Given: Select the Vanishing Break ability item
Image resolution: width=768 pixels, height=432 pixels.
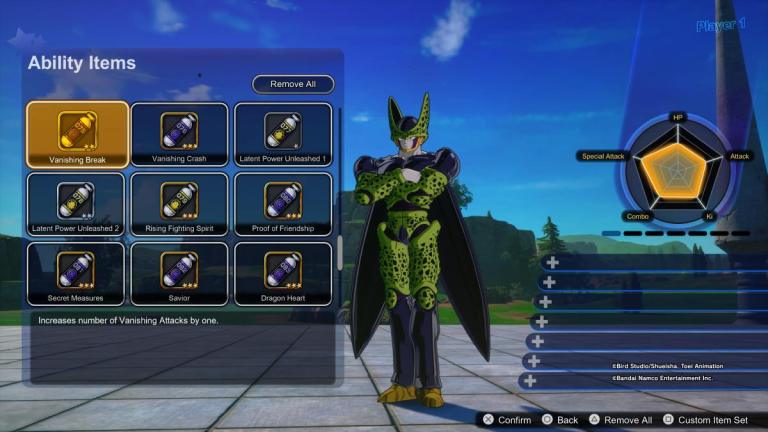Looking at the screenshot, I should coord(77,134).
